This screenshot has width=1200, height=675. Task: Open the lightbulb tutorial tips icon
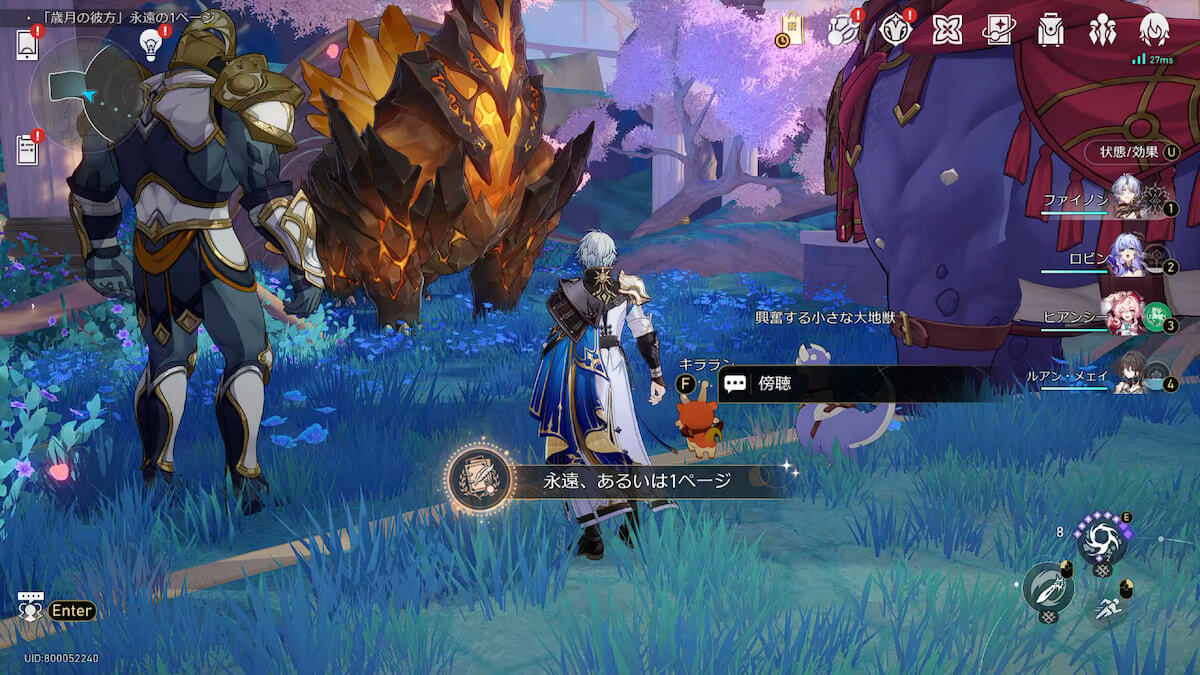(x=151, y=43)
